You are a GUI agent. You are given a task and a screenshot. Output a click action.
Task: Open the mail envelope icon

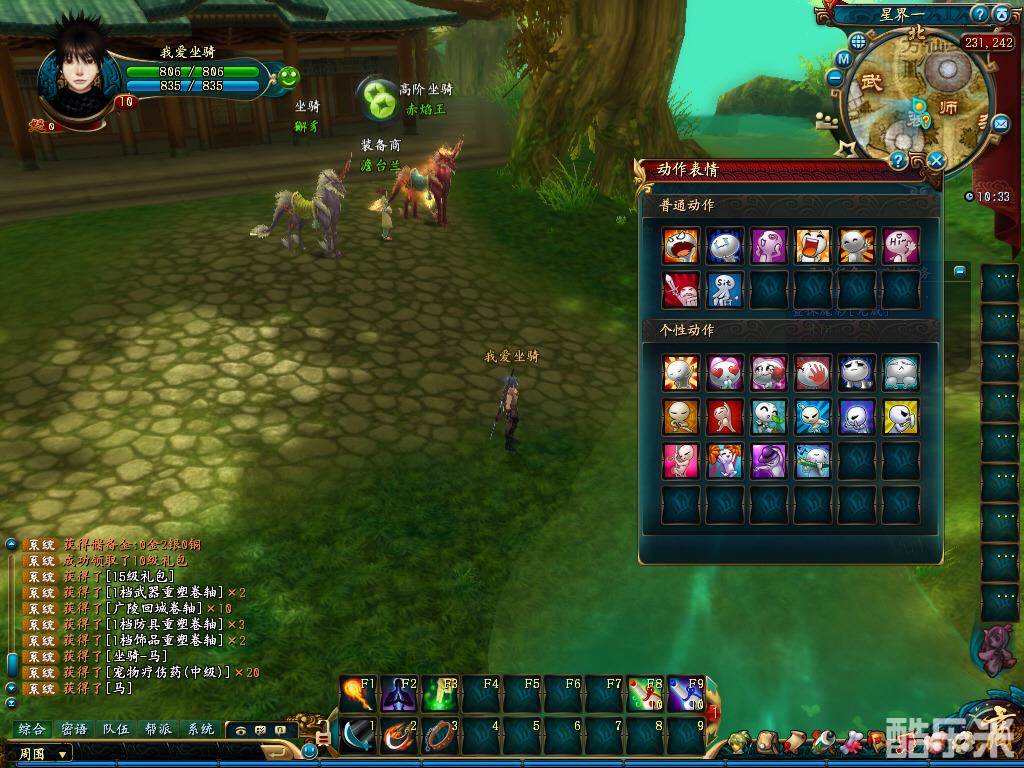tap(1000, 123)
